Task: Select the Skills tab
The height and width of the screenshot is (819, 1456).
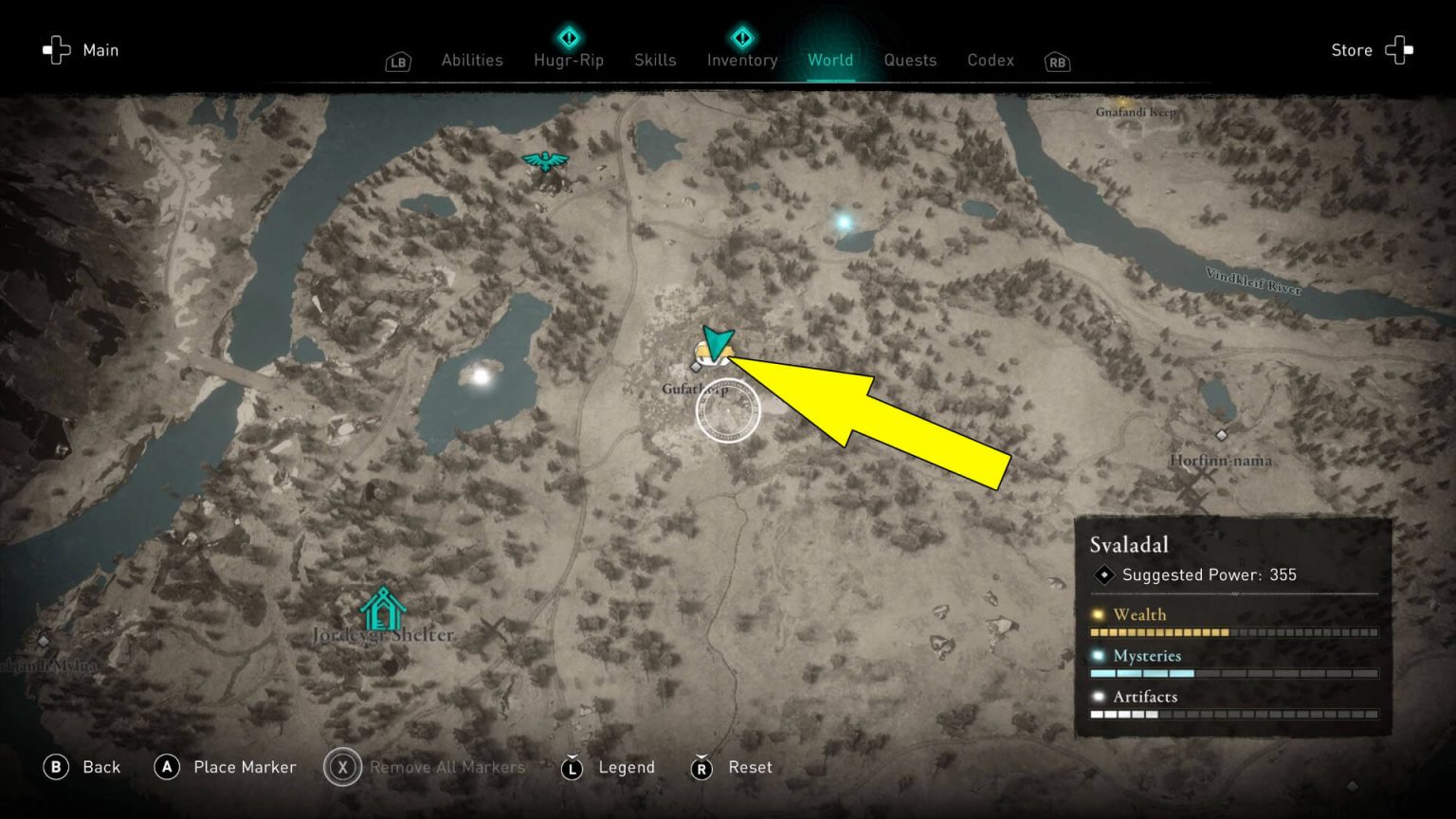Action: pyautogui.click(x=655, y=60)
